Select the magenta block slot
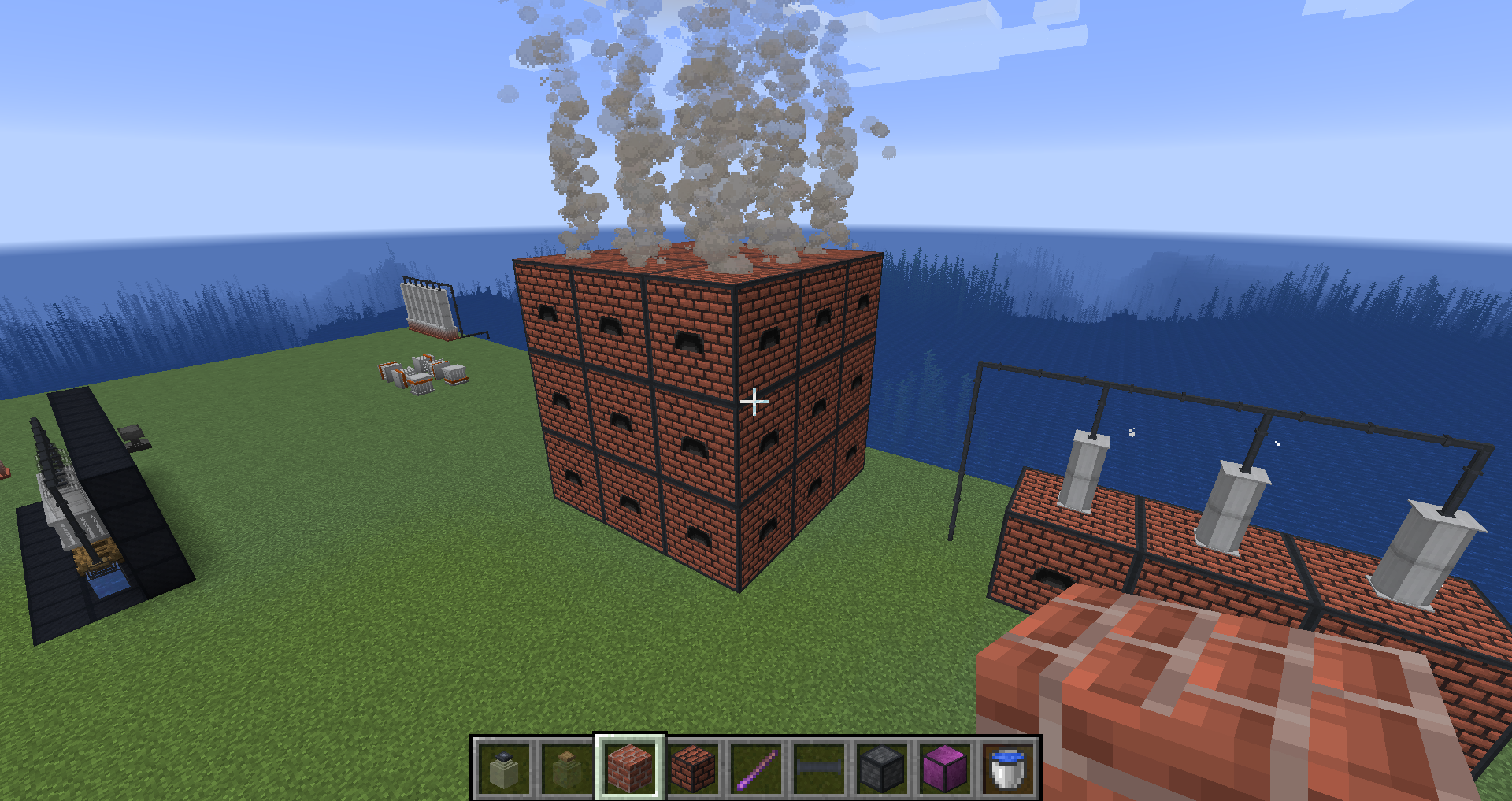Viewport: 1512px width, 801px height. [945, 768]
